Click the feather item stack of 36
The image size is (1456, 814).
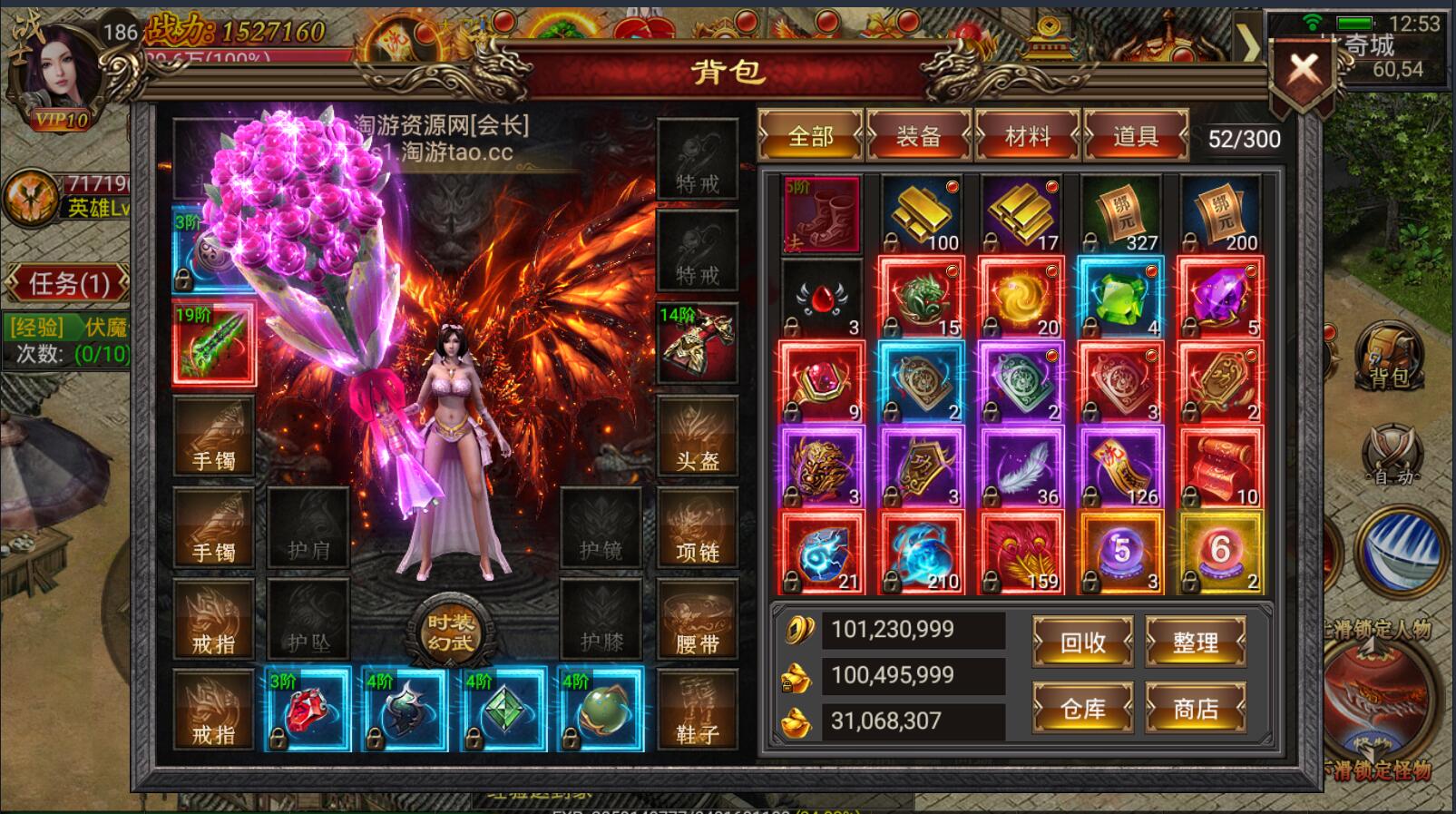point(1021,465)
